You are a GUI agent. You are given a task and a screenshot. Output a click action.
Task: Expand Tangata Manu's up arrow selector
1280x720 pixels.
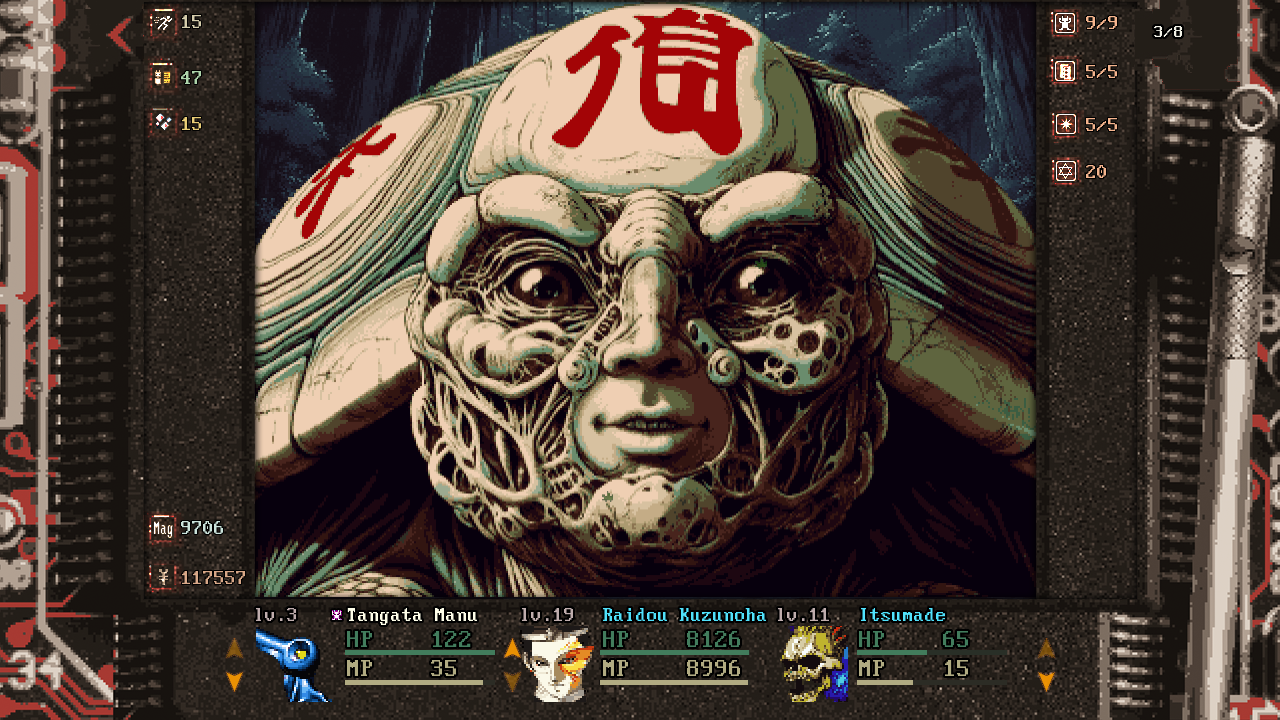[234, 648]
